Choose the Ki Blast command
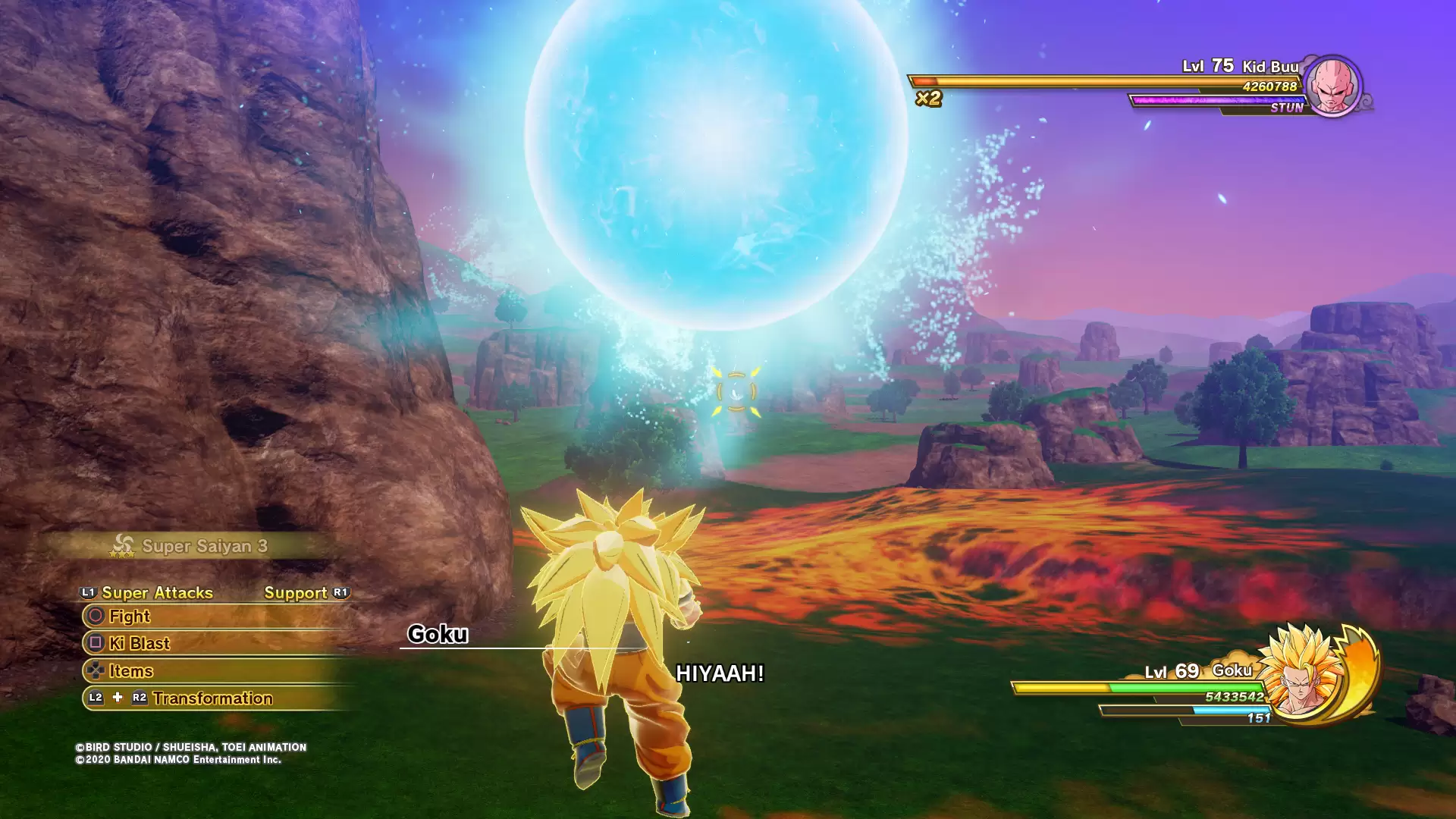The width and height of the screenshot is (1456, 819). [x=140, y=644]
